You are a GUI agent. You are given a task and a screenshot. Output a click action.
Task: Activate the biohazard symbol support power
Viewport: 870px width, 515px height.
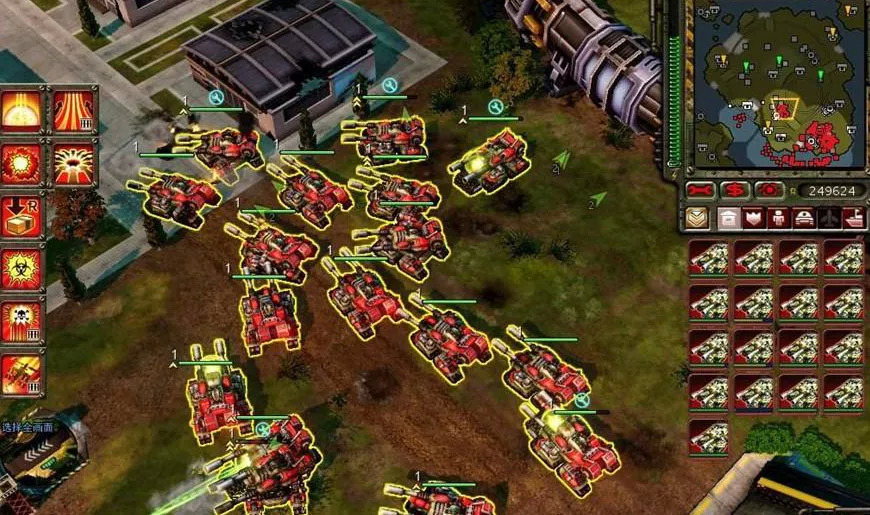pyautogui.click(x=20, y=268)
